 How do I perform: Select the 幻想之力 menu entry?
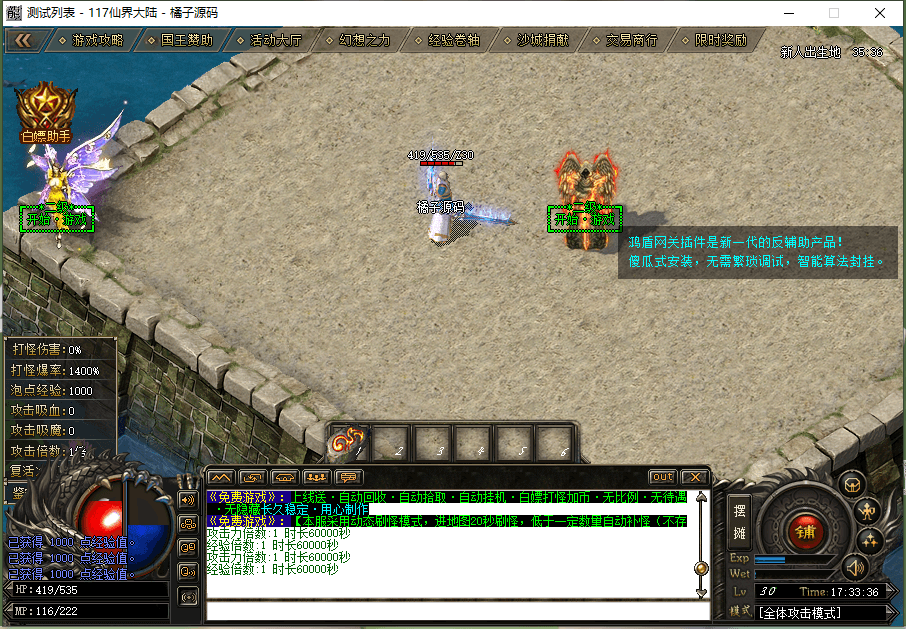coord(364,41)
